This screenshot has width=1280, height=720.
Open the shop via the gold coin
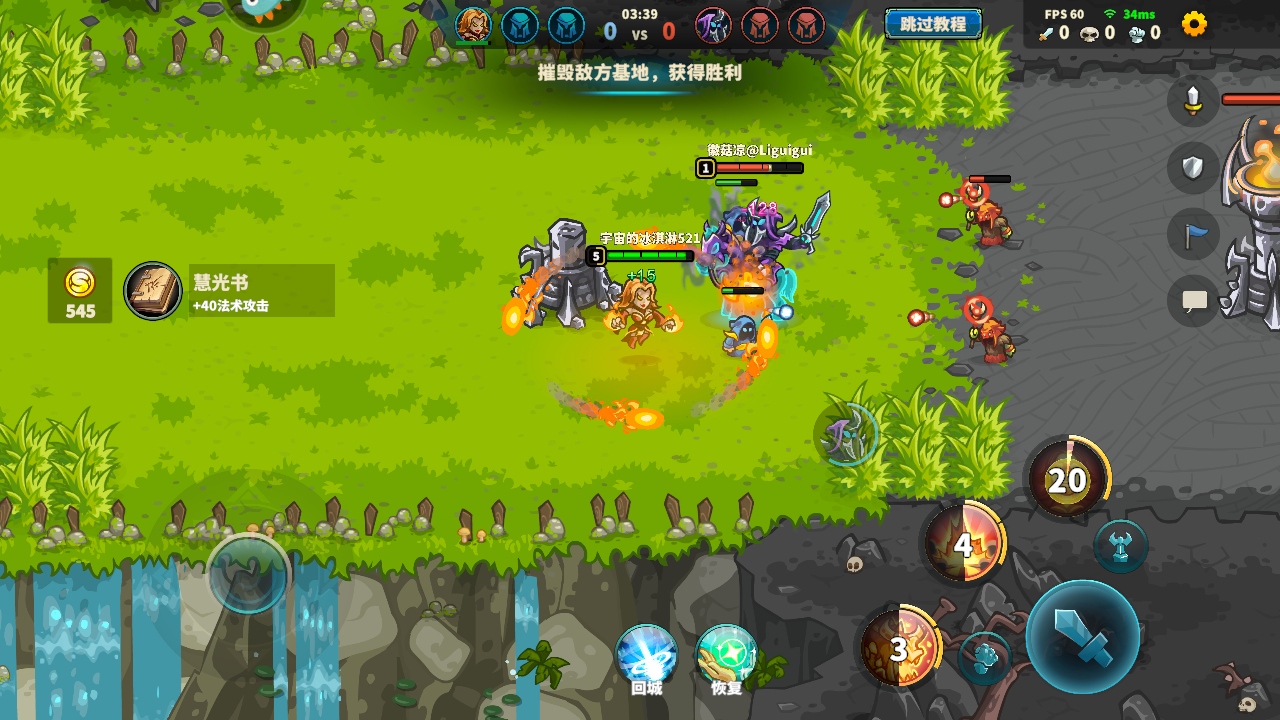pyautogui.click(x=80, y=291)
